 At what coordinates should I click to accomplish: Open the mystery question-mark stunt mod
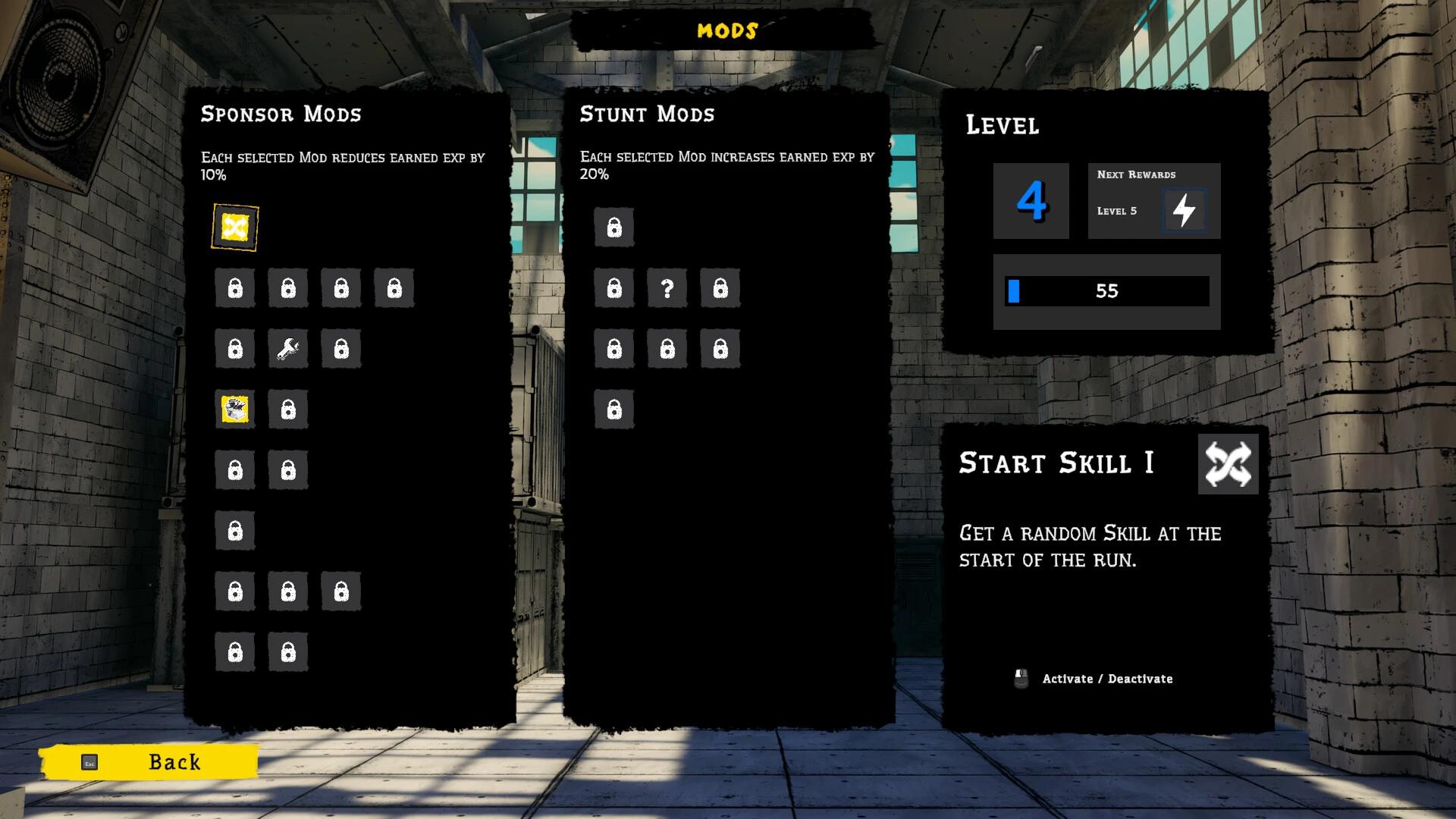coord(667,288)
